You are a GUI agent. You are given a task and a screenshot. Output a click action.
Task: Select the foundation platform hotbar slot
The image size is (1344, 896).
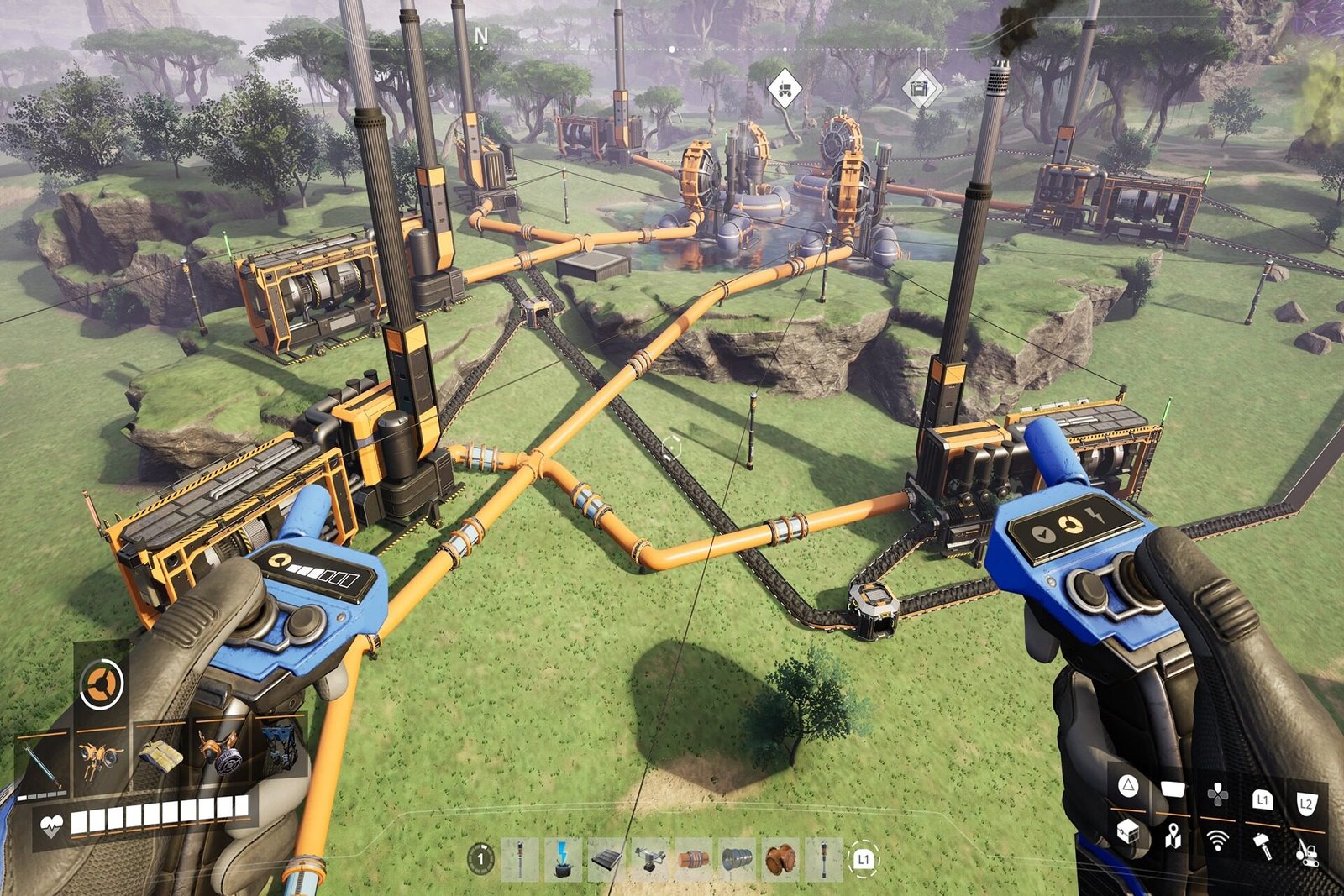[606, 860]
